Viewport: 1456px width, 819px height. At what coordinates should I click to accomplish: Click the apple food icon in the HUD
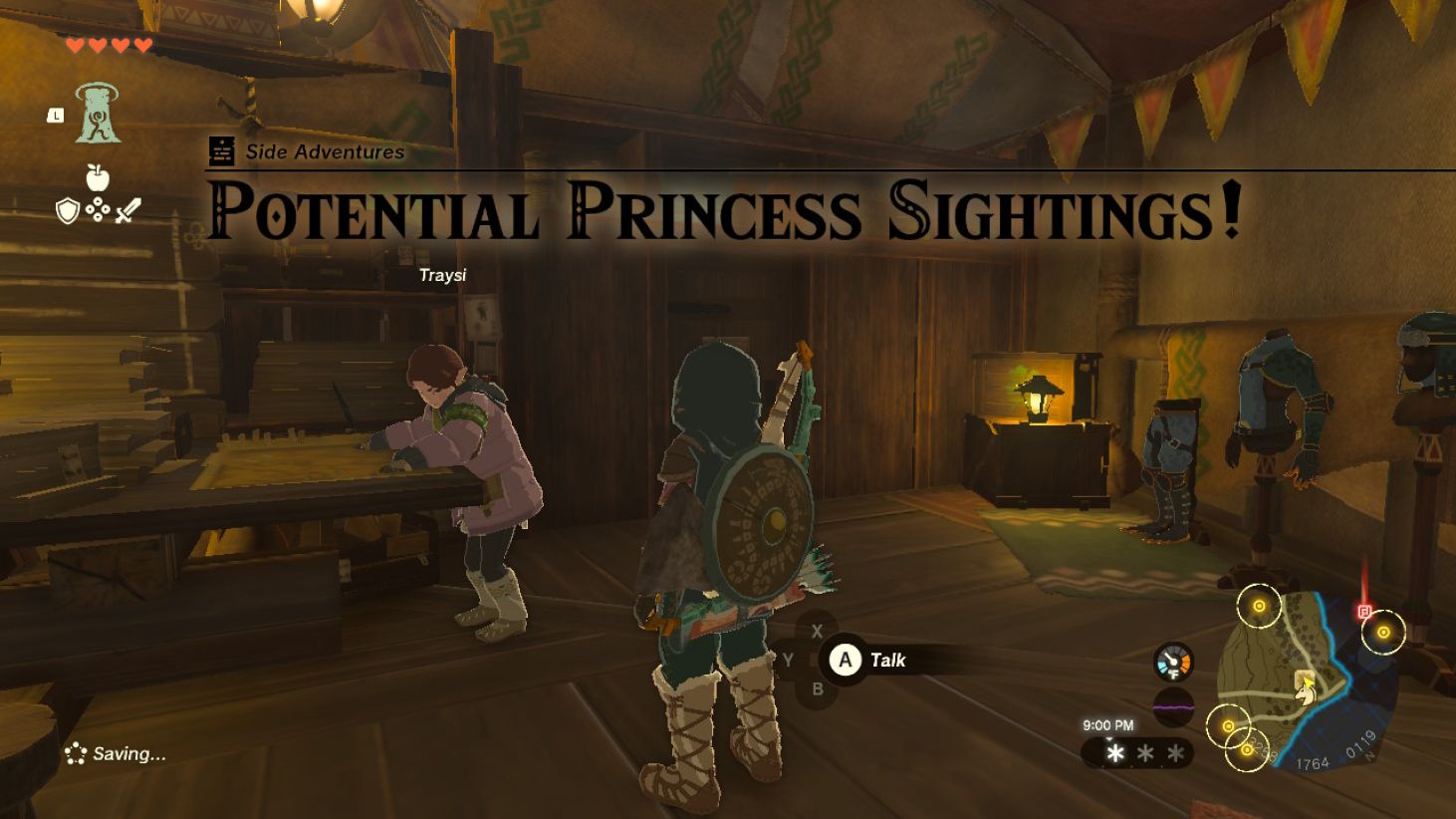pyautogui.click(x=97, y=176)
